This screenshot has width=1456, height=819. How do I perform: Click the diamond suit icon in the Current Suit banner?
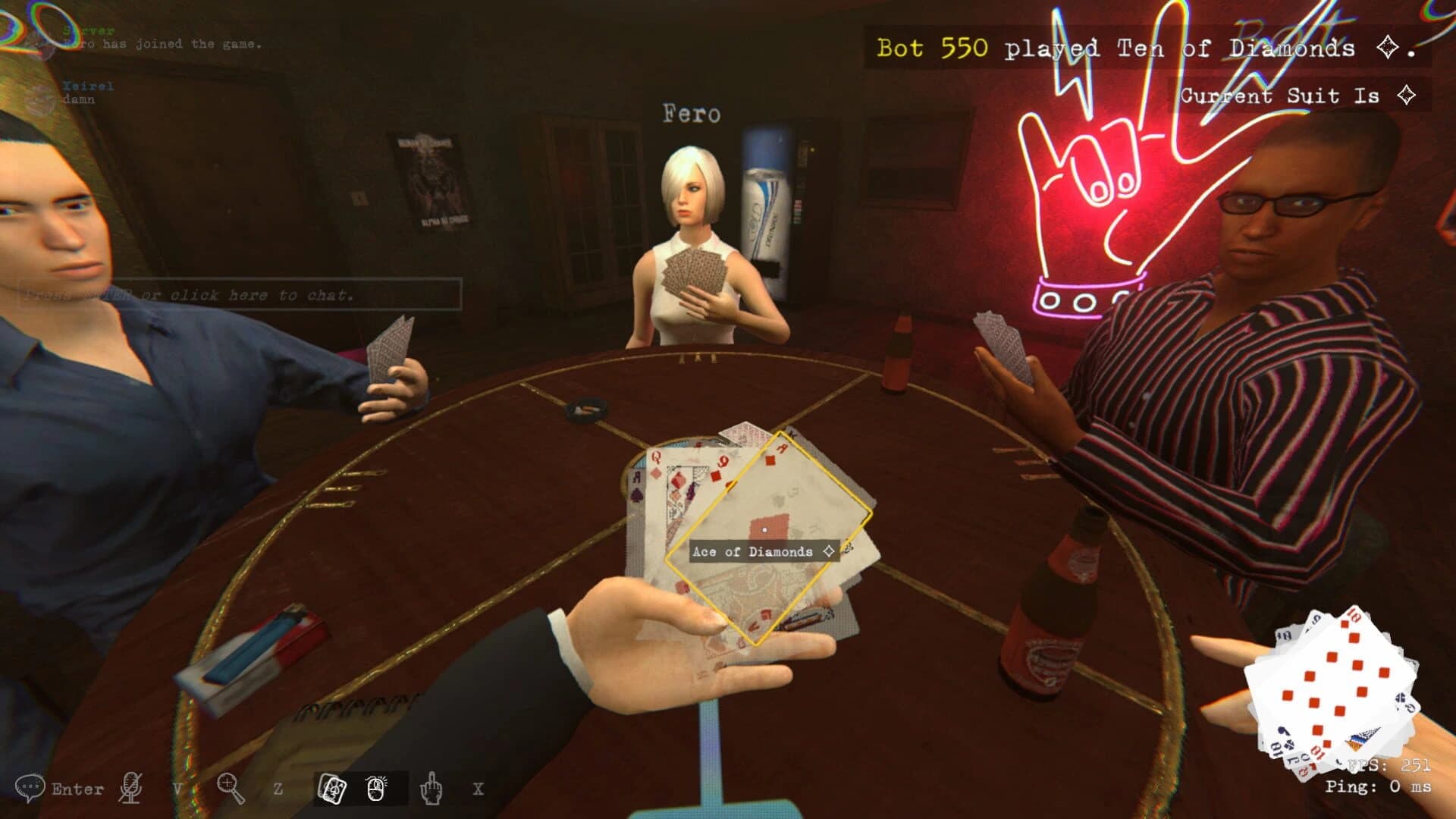pyautogui.click(x=1407, y=96)
